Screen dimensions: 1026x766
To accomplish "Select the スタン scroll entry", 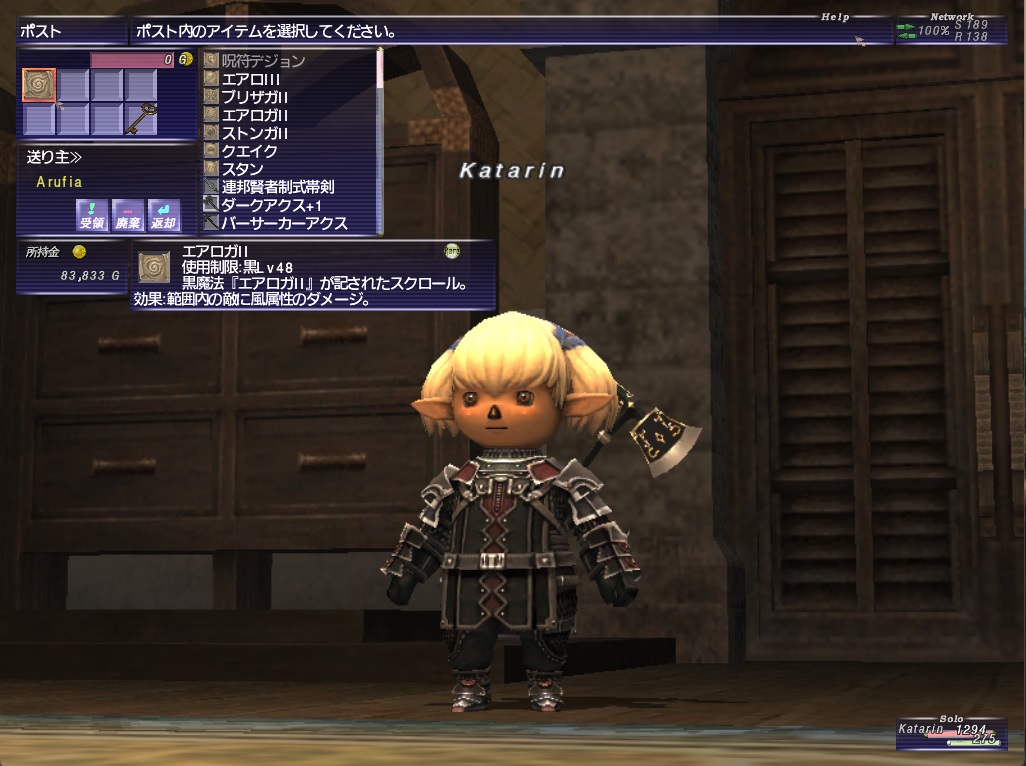I will tap(242, 169).
